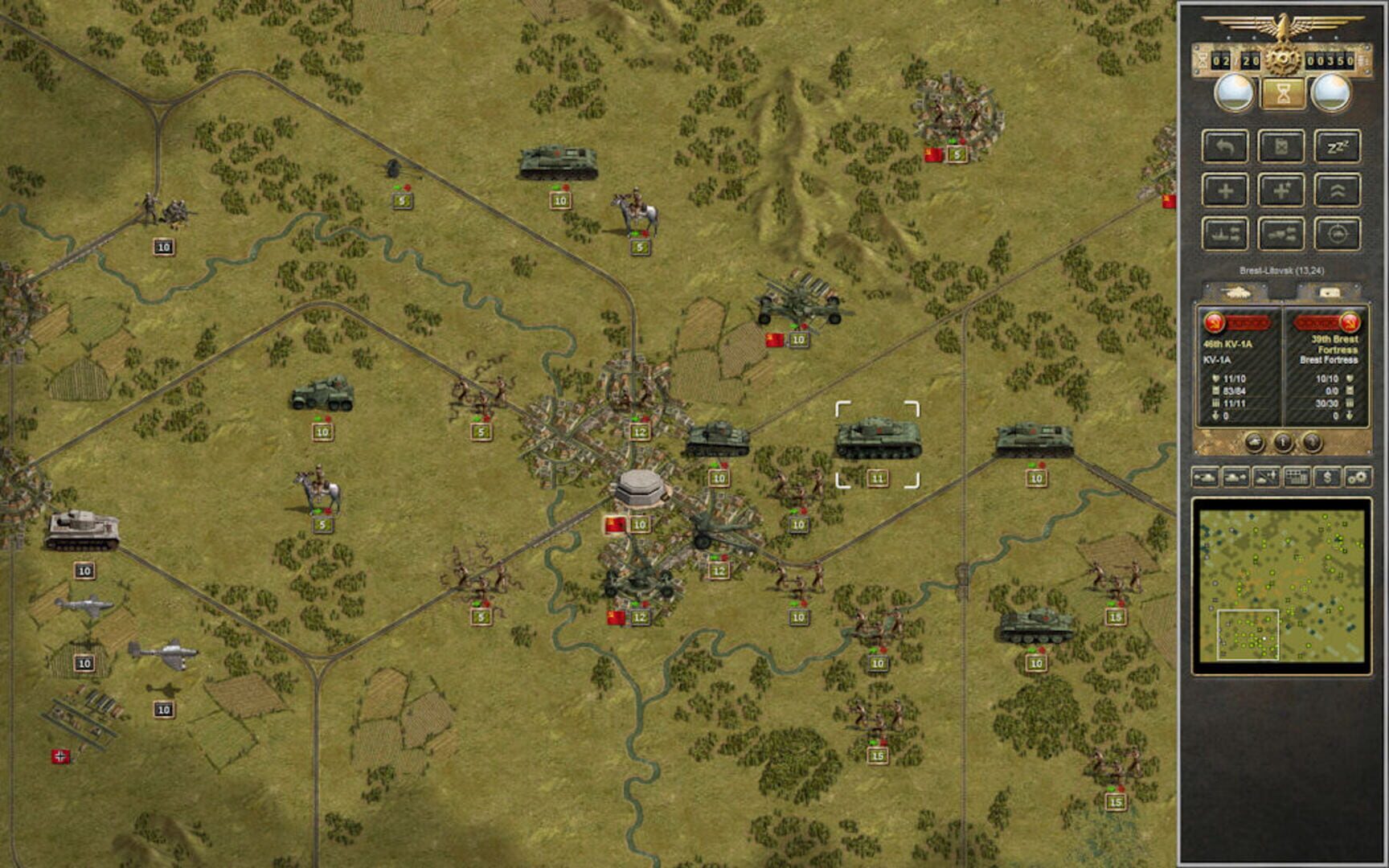The width and height of the screenshot is (1389, 868).
Task: Request elite replacements (plus-star icon)
Action: (1283, 192)
